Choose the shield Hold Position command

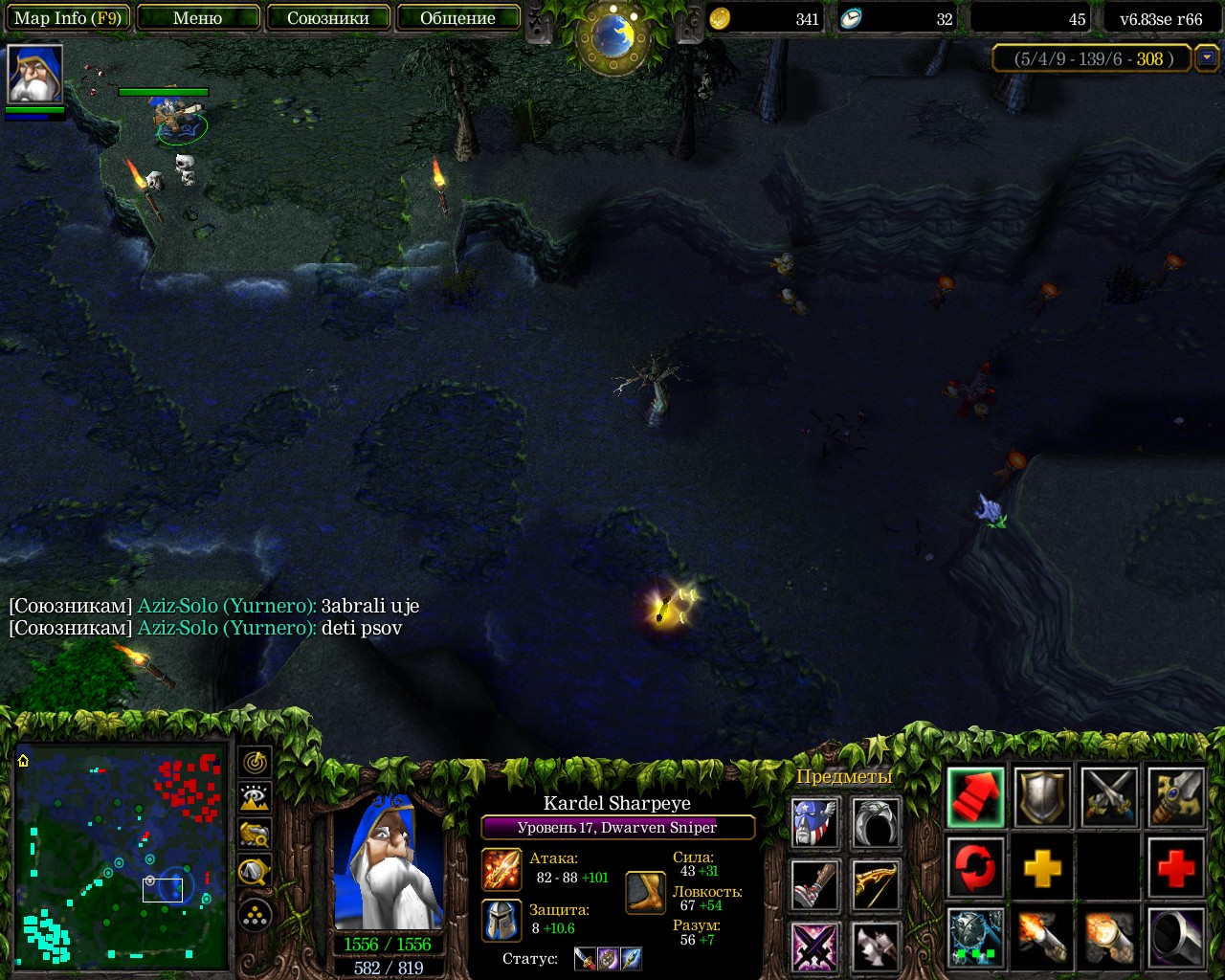tap(1042, 797)
